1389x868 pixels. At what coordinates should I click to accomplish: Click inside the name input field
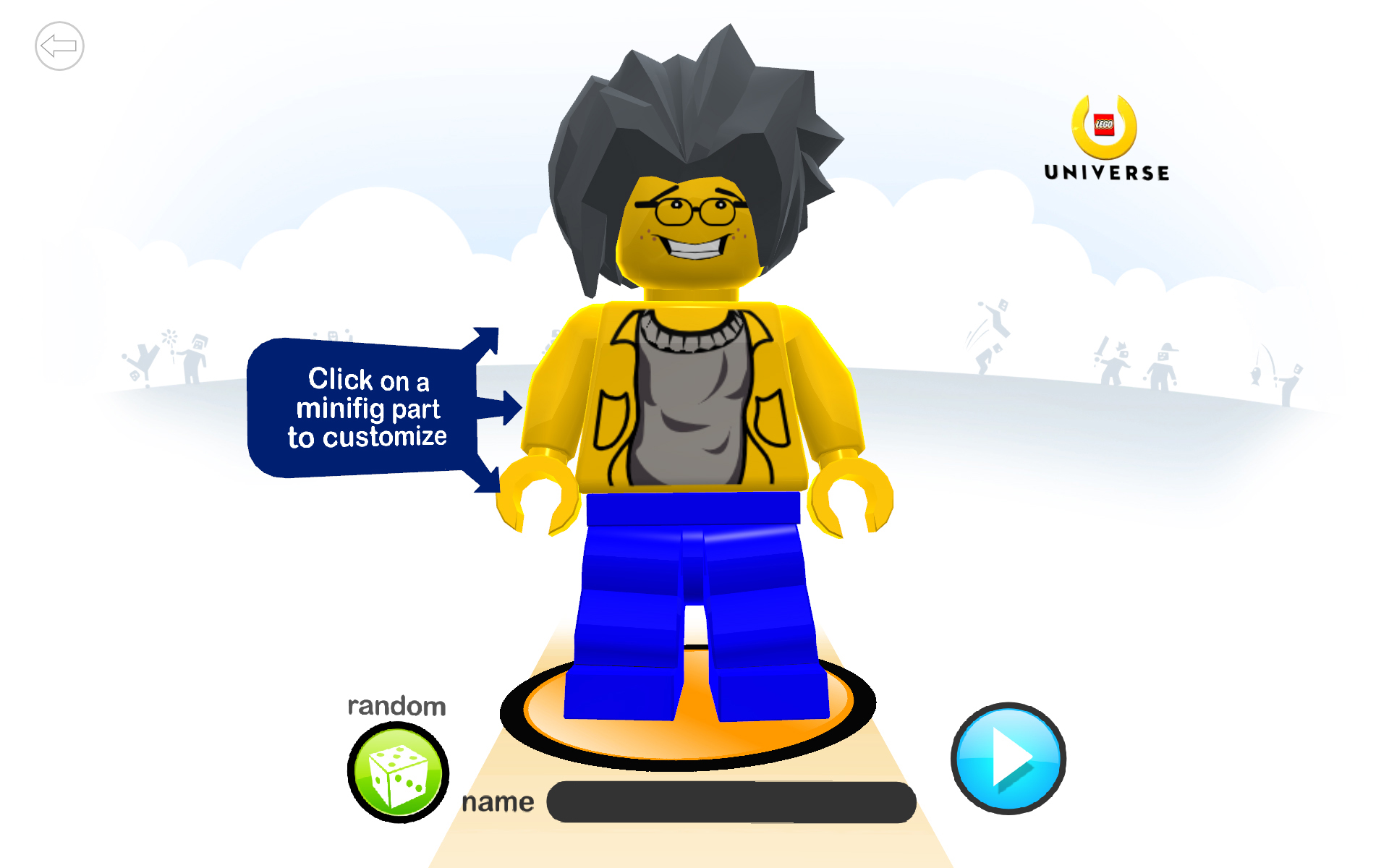(x=731, y=801)
